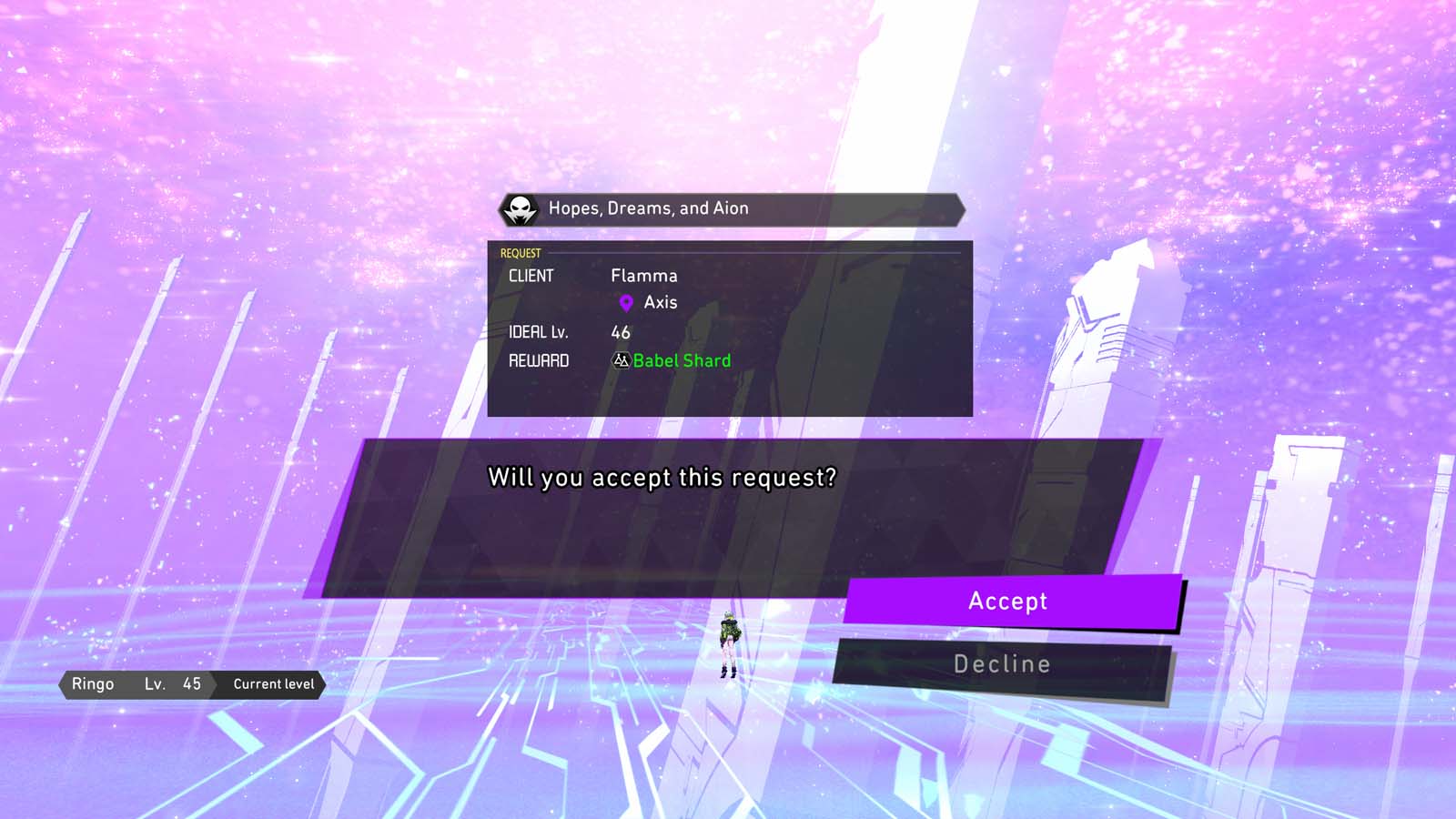The height and width of the screenshot is (819, 1456).
Task: Select the client name Flamma
Action: tap(644, 276)
